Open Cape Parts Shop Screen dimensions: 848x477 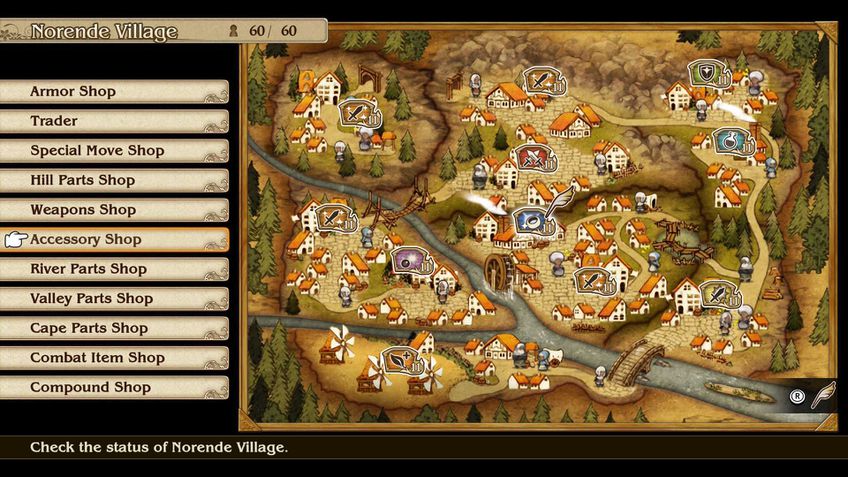[x=114, y=328]
